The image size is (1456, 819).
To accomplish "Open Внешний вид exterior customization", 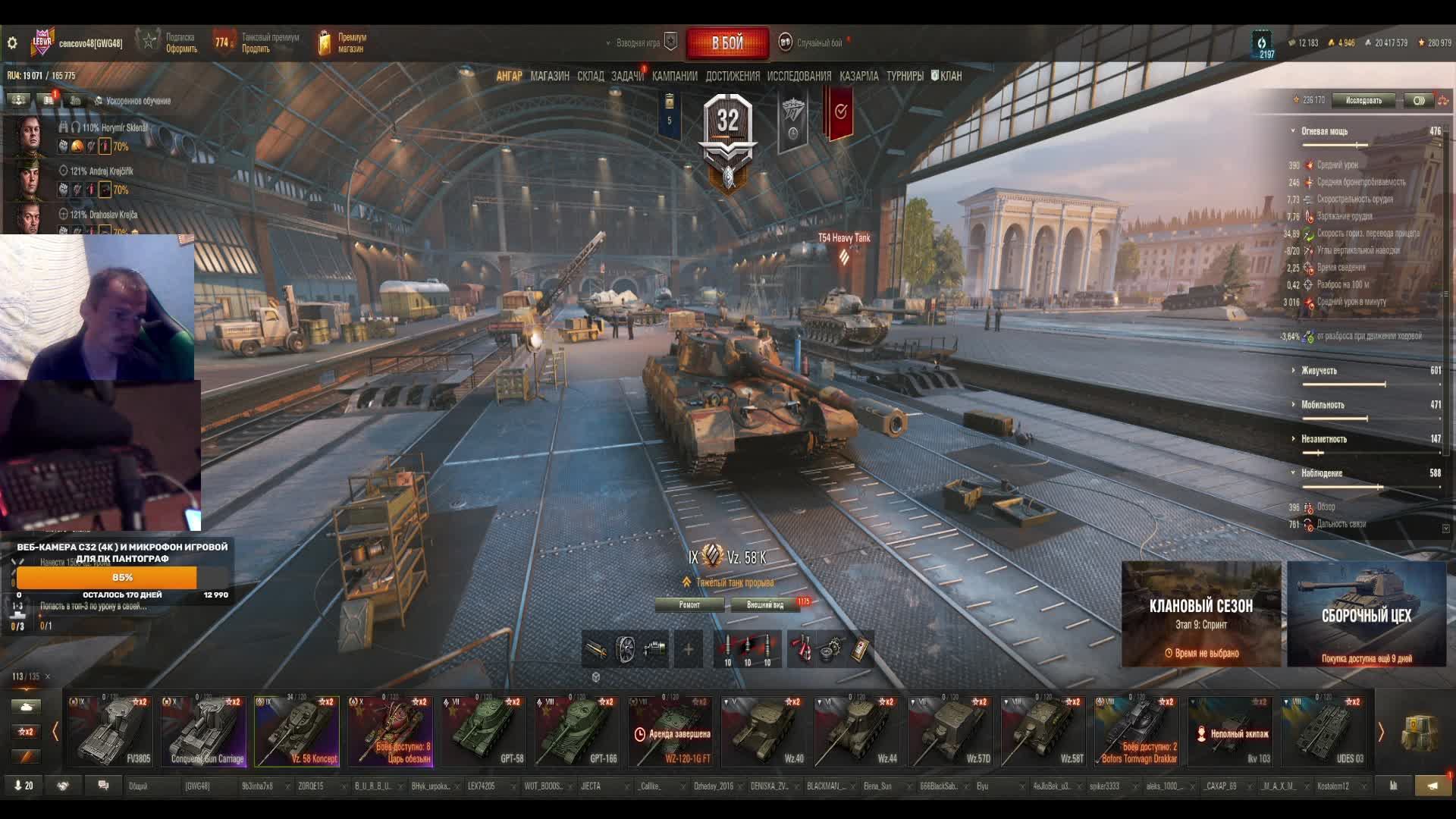I will point(764,604).
